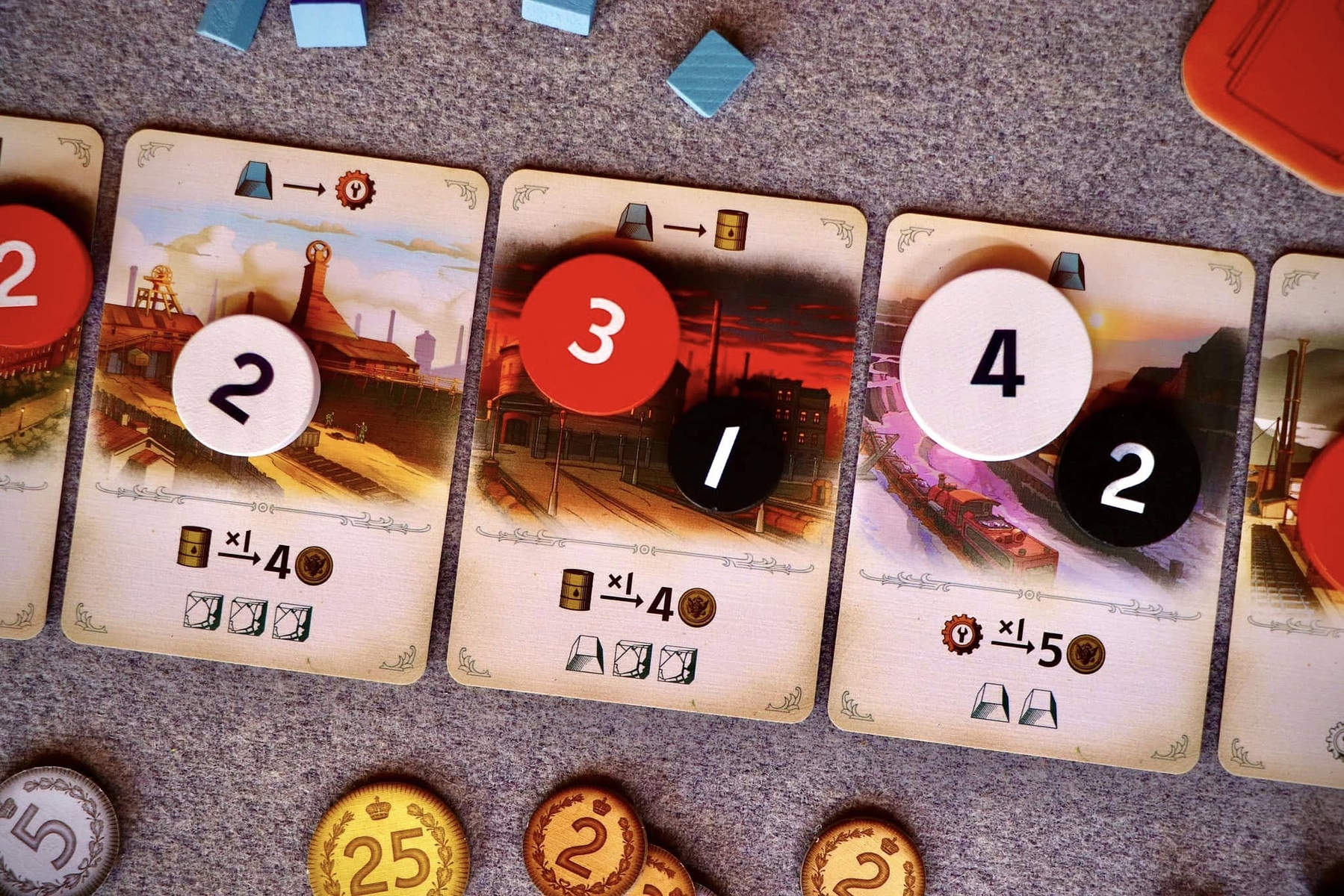The width and height of the screenshot is (1344, 896).
Task: Select the black disc numbered 1
Action: 725,454
